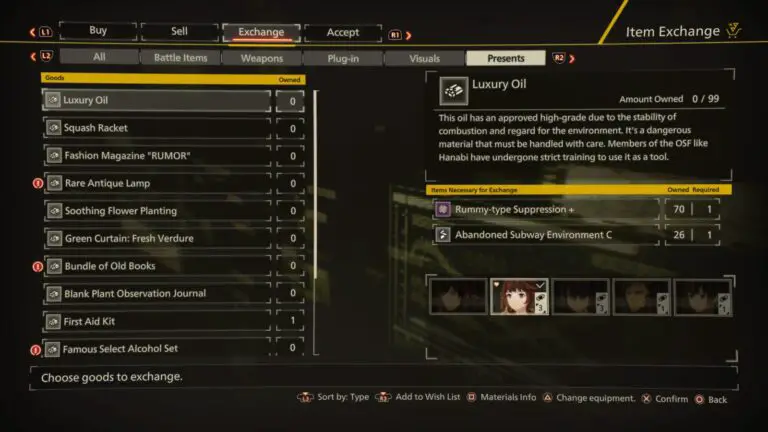This screenshot has height=432, width=768.
Task: Open the Sell tab
Action: click(x=180, y=32)
